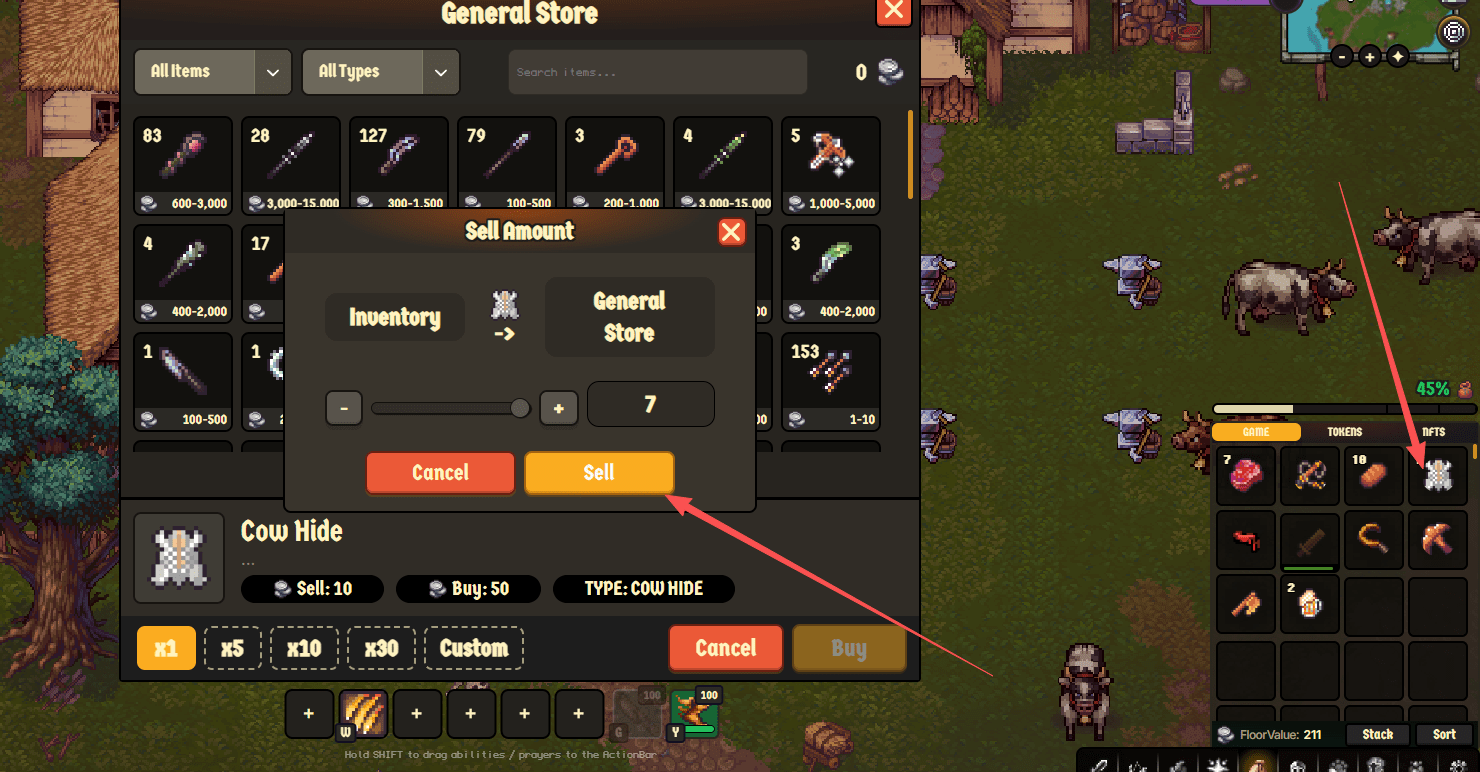Screen dimensions: 1480x772
Task: Switch to the Tokens inventory tab
Action: [1344, 432]
